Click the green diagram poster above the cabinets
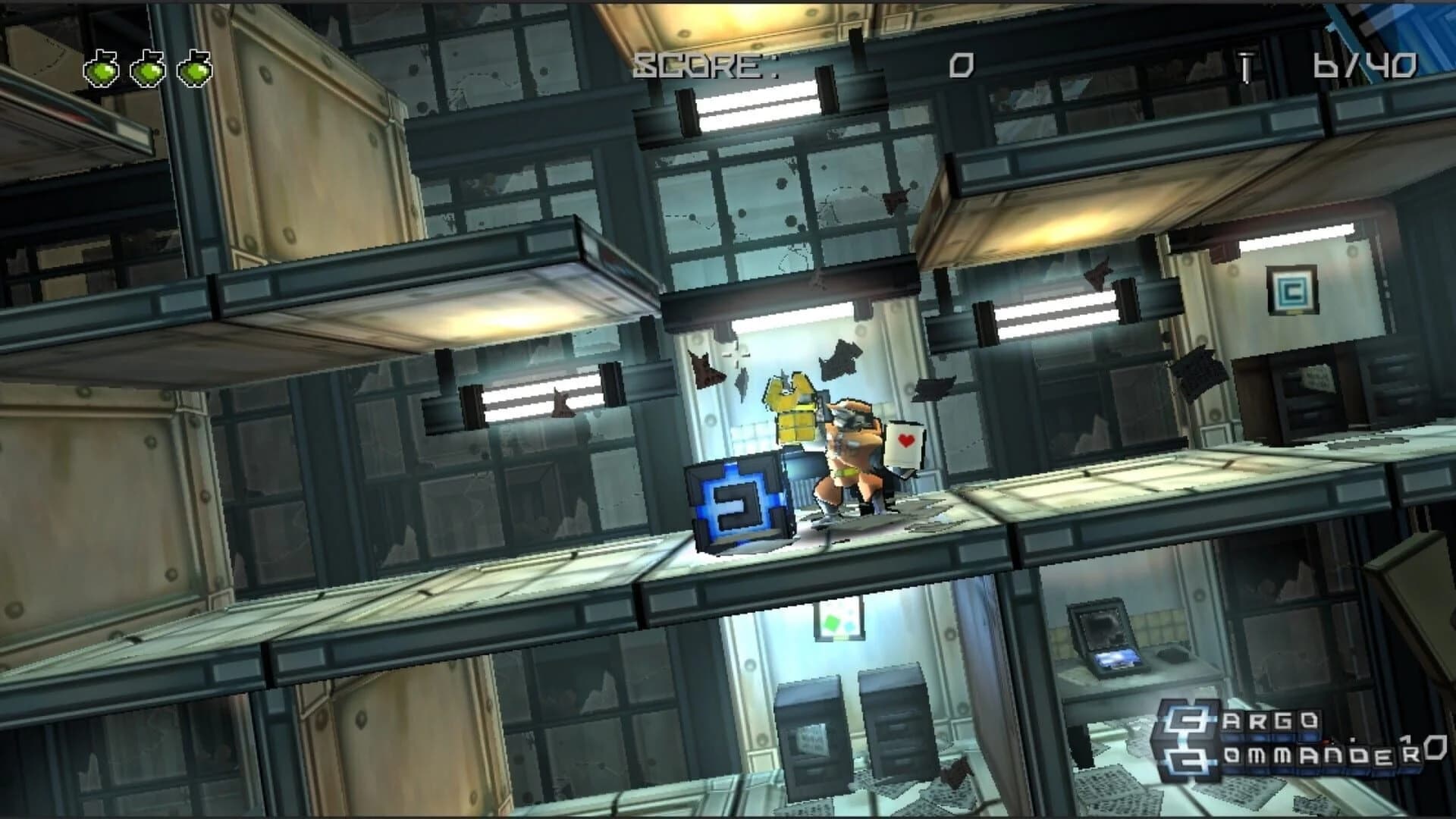1456x819 pixels. pos(838,618)
